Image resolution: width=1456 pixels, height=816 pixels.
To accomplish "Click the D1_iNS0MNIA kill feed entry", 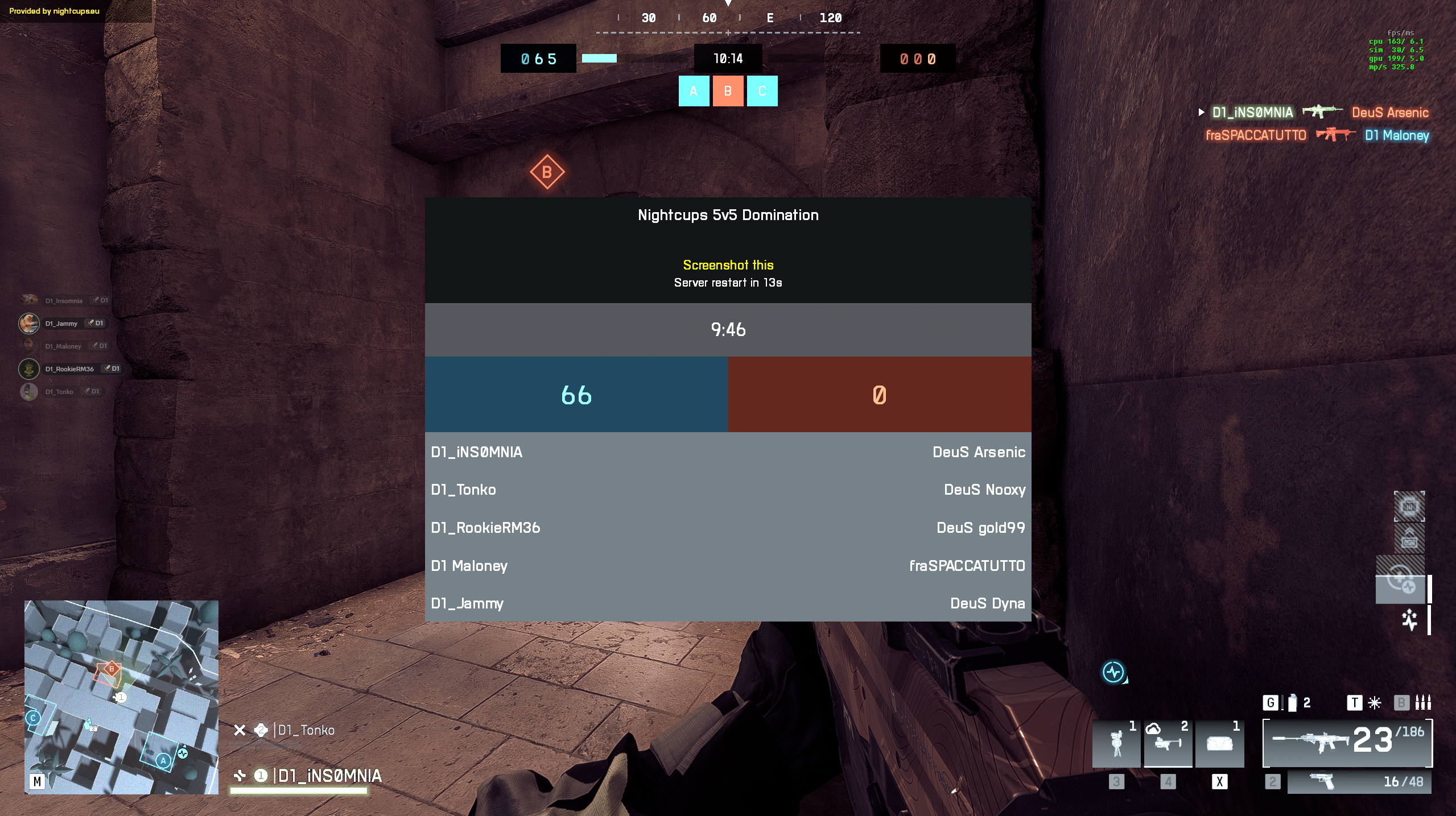I will (1252, 113).
